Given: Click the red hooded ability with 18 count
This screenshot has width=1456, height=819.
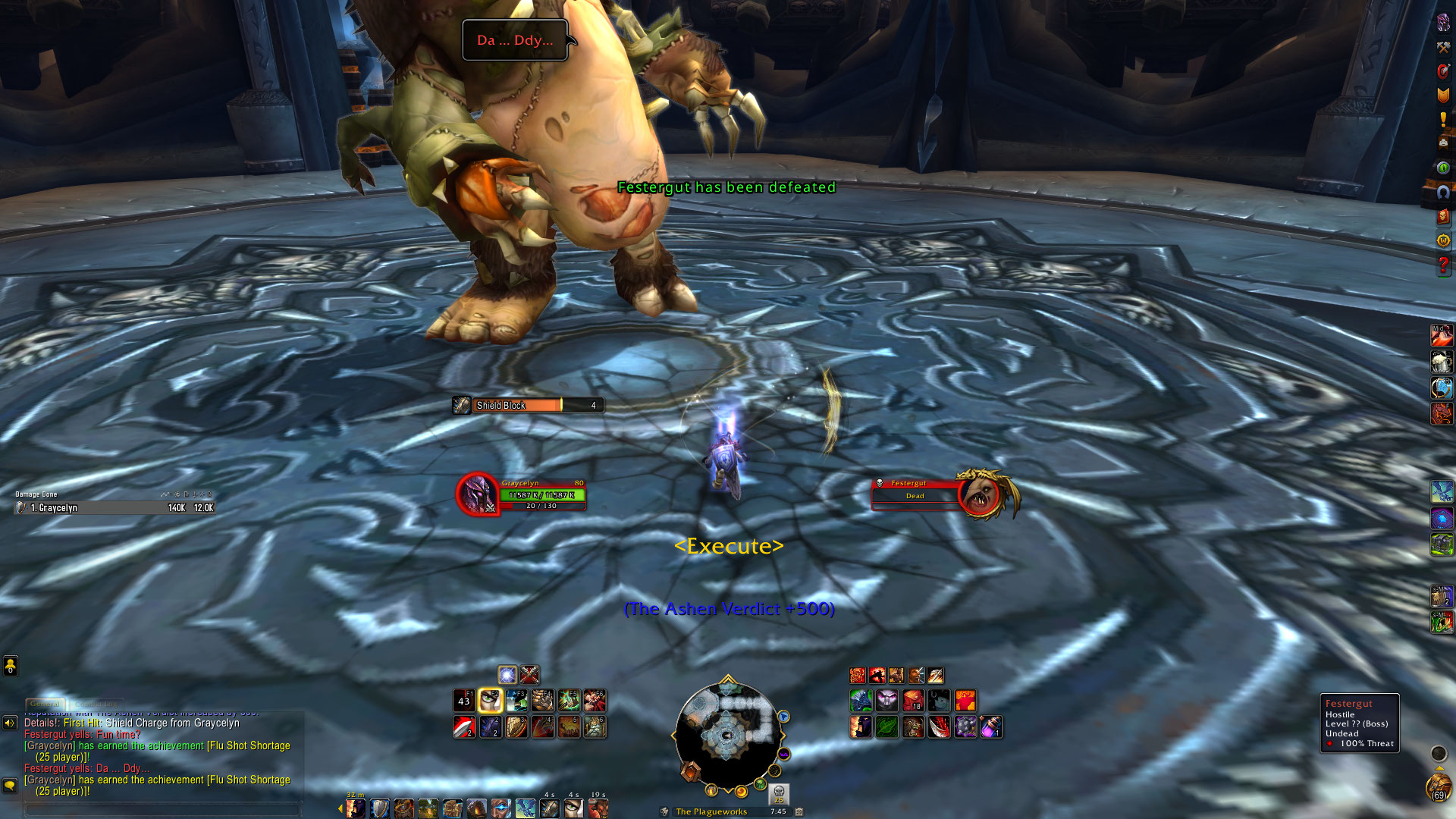Looking at the screenshot, I should click(x=913, y=700).
